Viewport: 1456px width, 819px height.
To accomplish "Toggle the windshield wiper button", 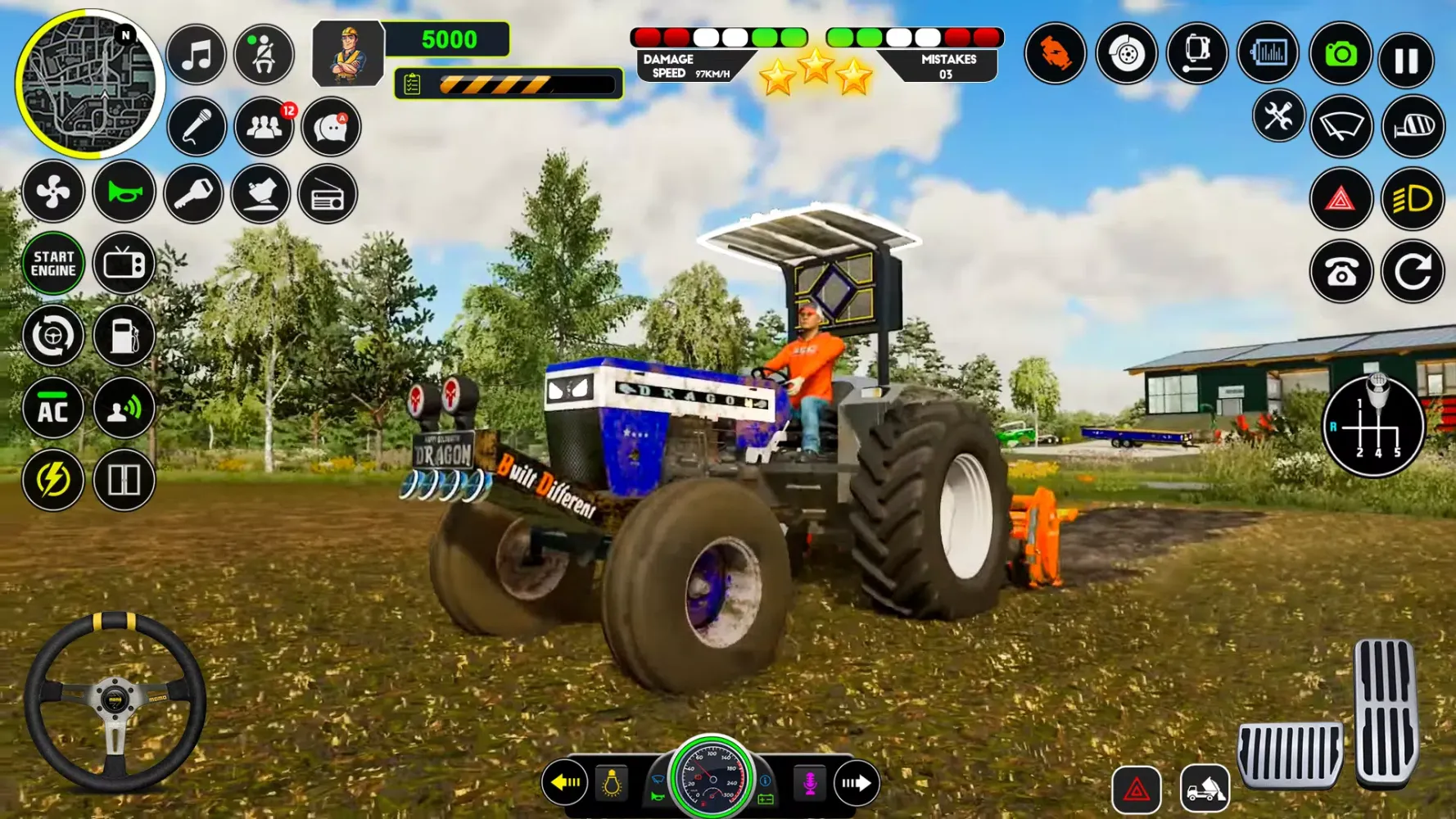I will coord(1341,126).
